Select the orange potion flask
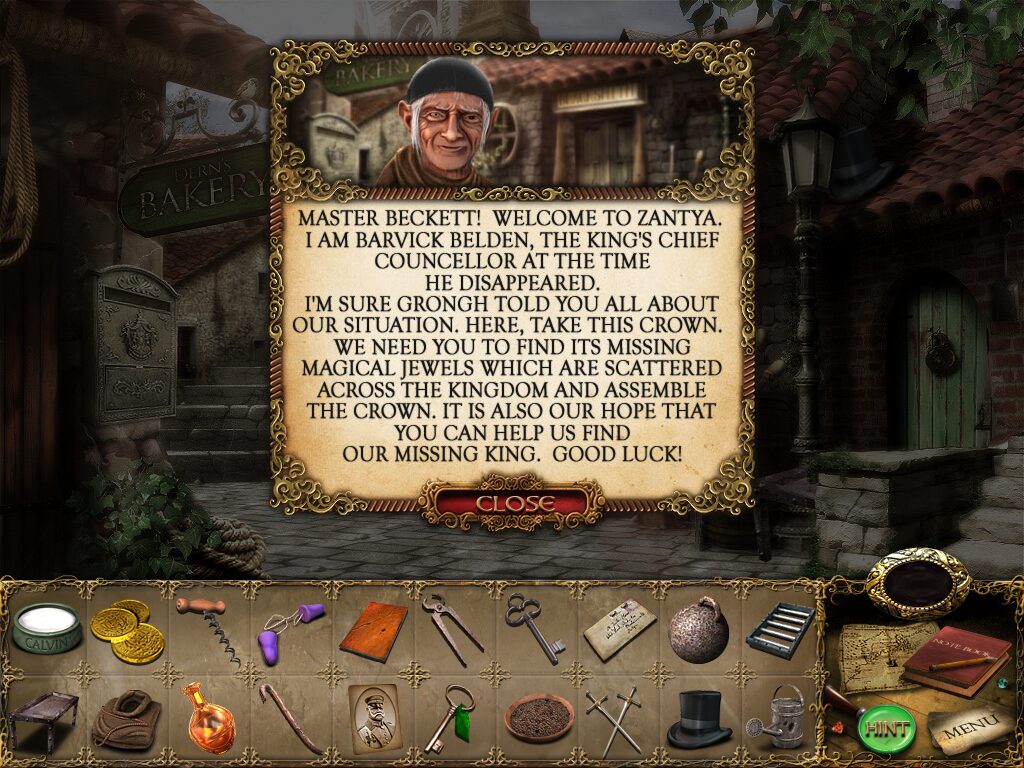 208,716
